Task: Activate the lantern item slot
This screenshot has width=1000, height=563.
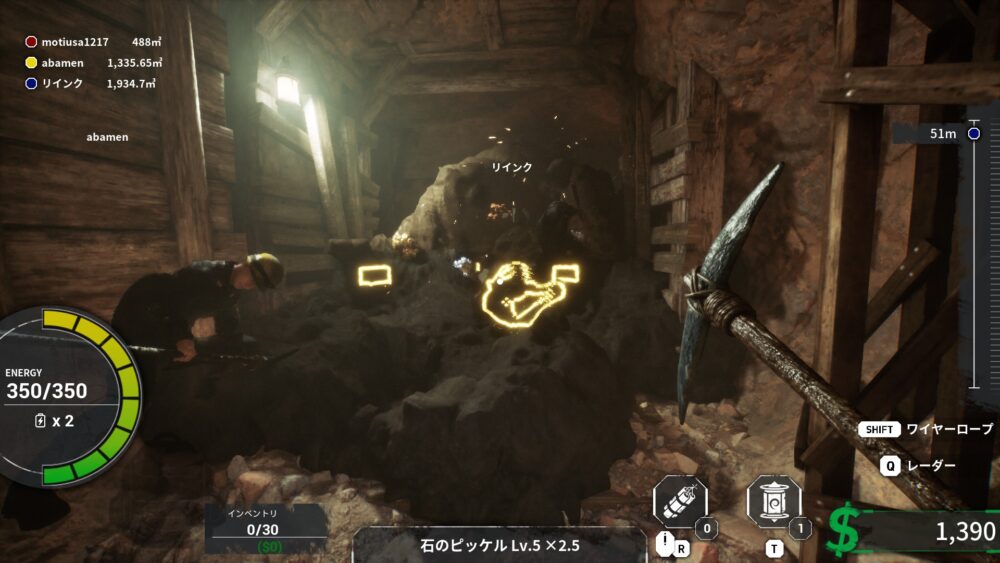Action: 774,502
